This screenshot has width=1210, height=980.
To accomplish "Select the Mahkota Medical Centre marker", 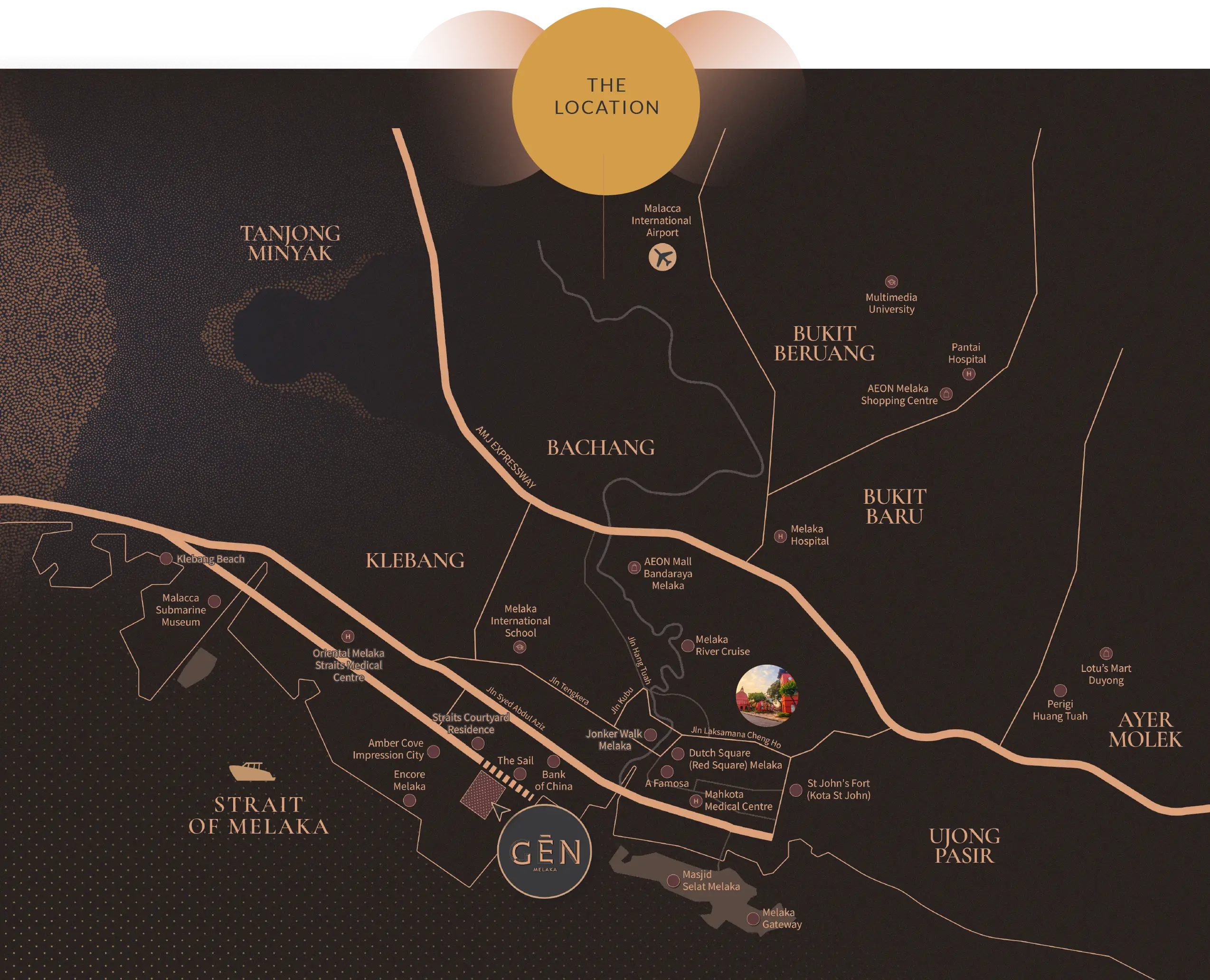I will (696, 801).
